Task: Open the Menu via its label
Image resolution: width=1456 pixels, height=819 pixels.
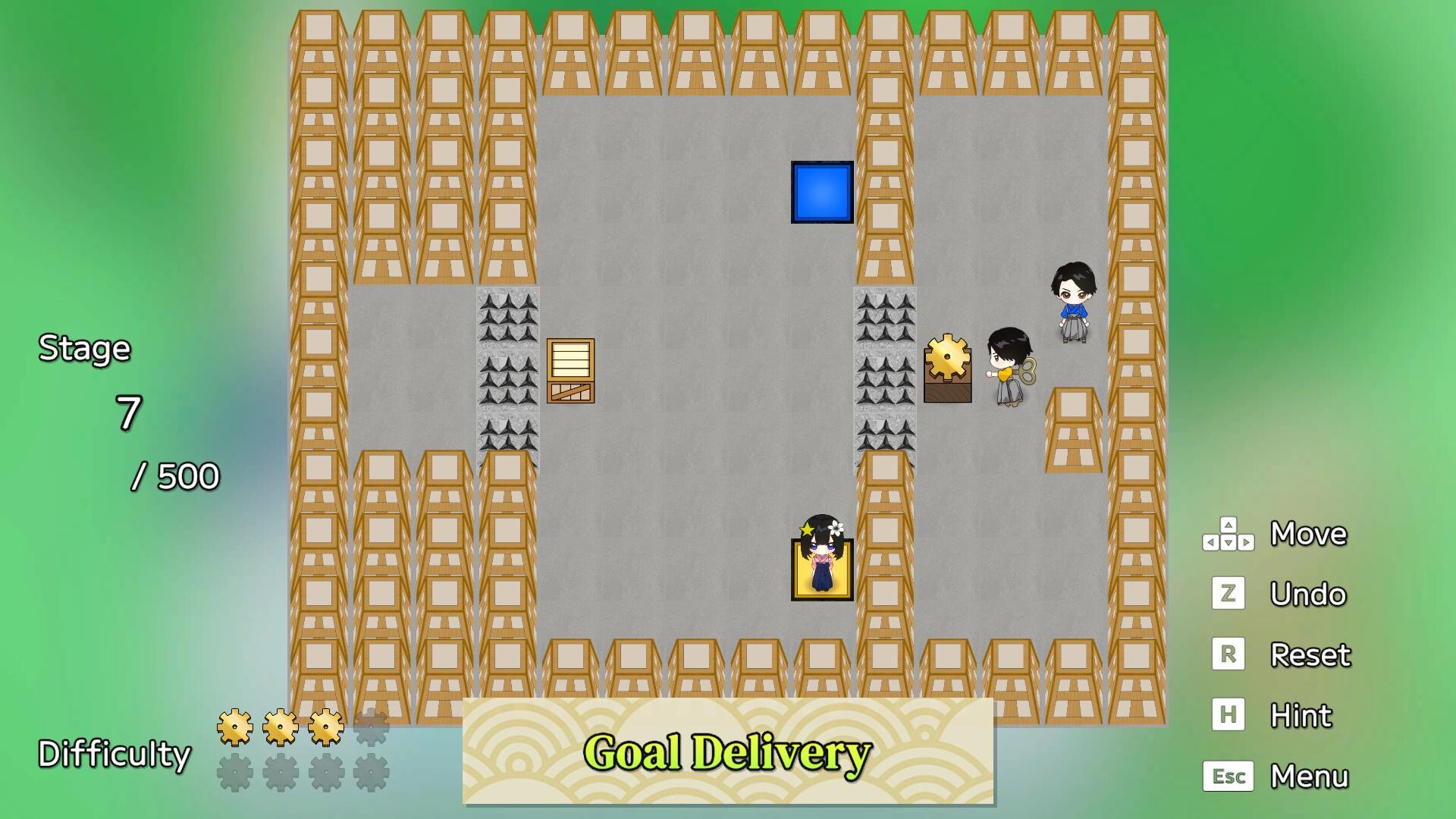Action: [1310, 776]
